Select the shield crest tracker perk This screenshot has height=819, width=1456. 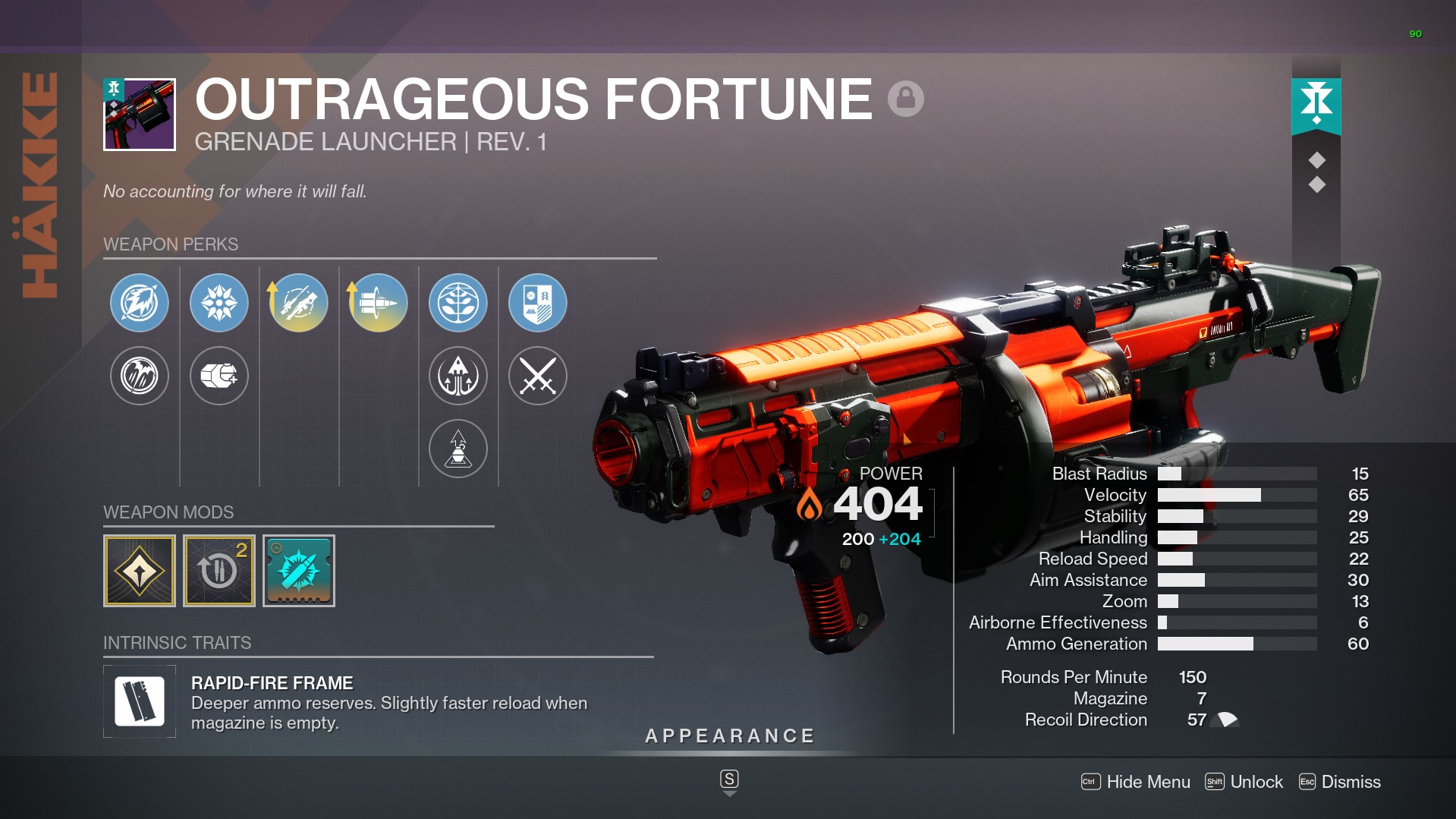[538, 303]
